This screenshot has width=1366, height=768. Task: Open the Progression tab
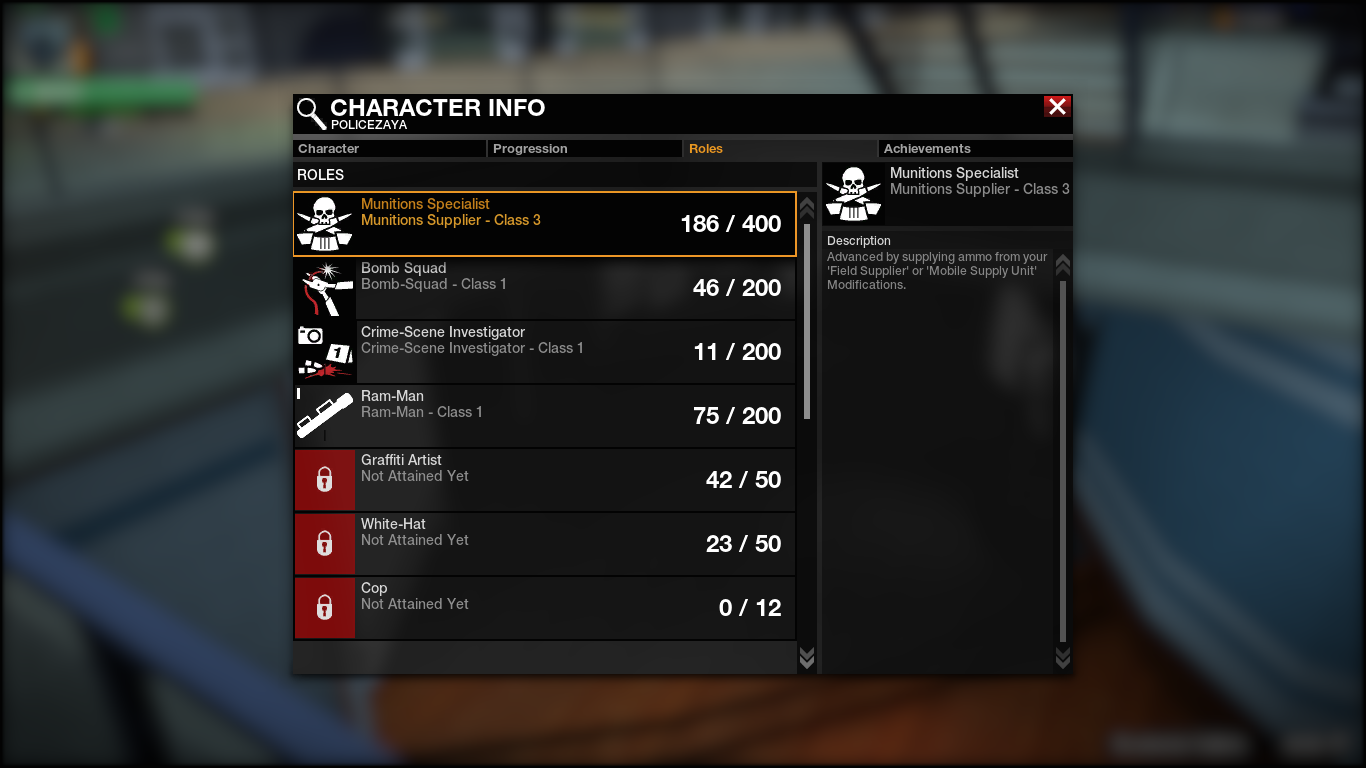[584, 149]
